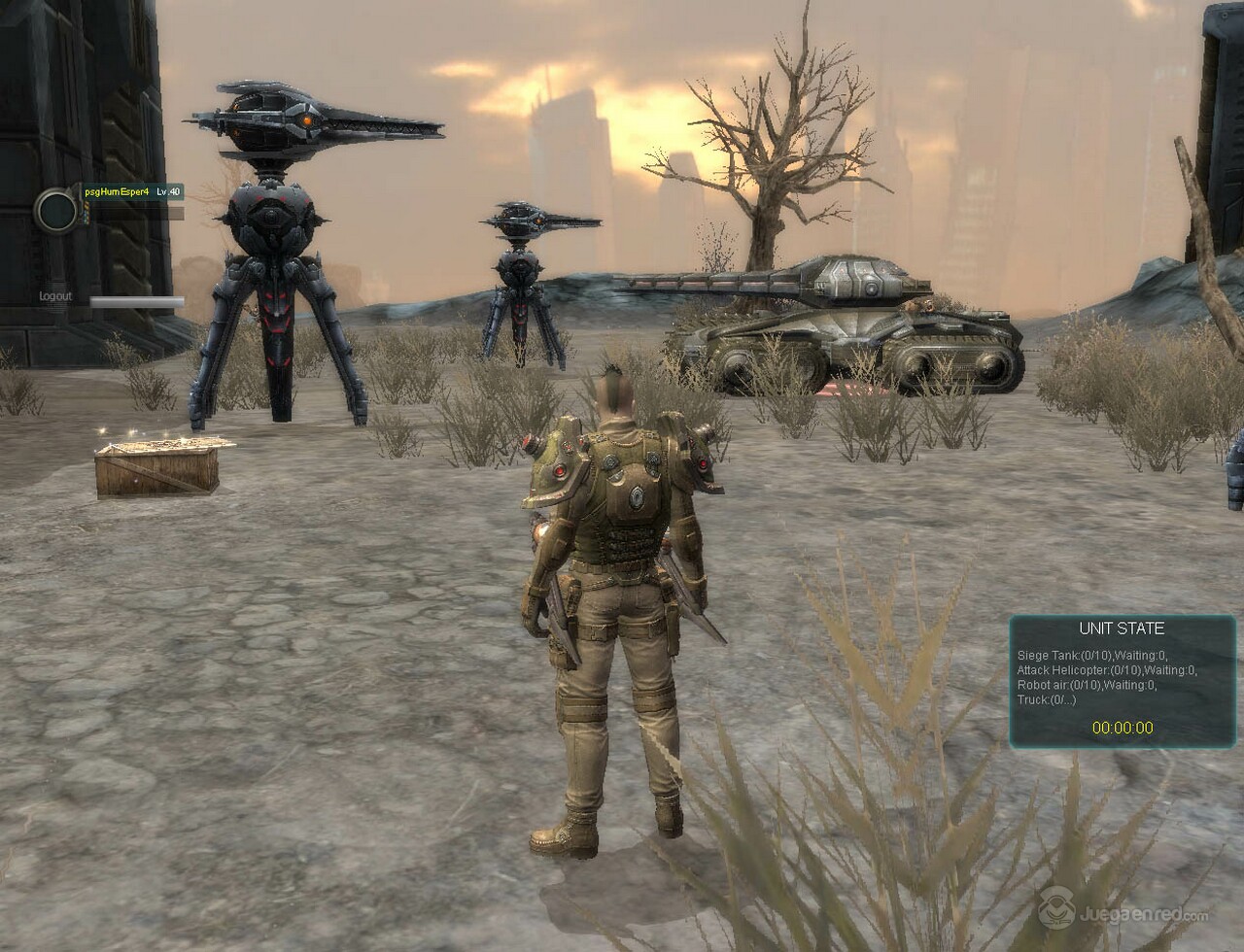Click the Logout button
This screenshot has height=952, width=1244.
(x=55, y=296)
